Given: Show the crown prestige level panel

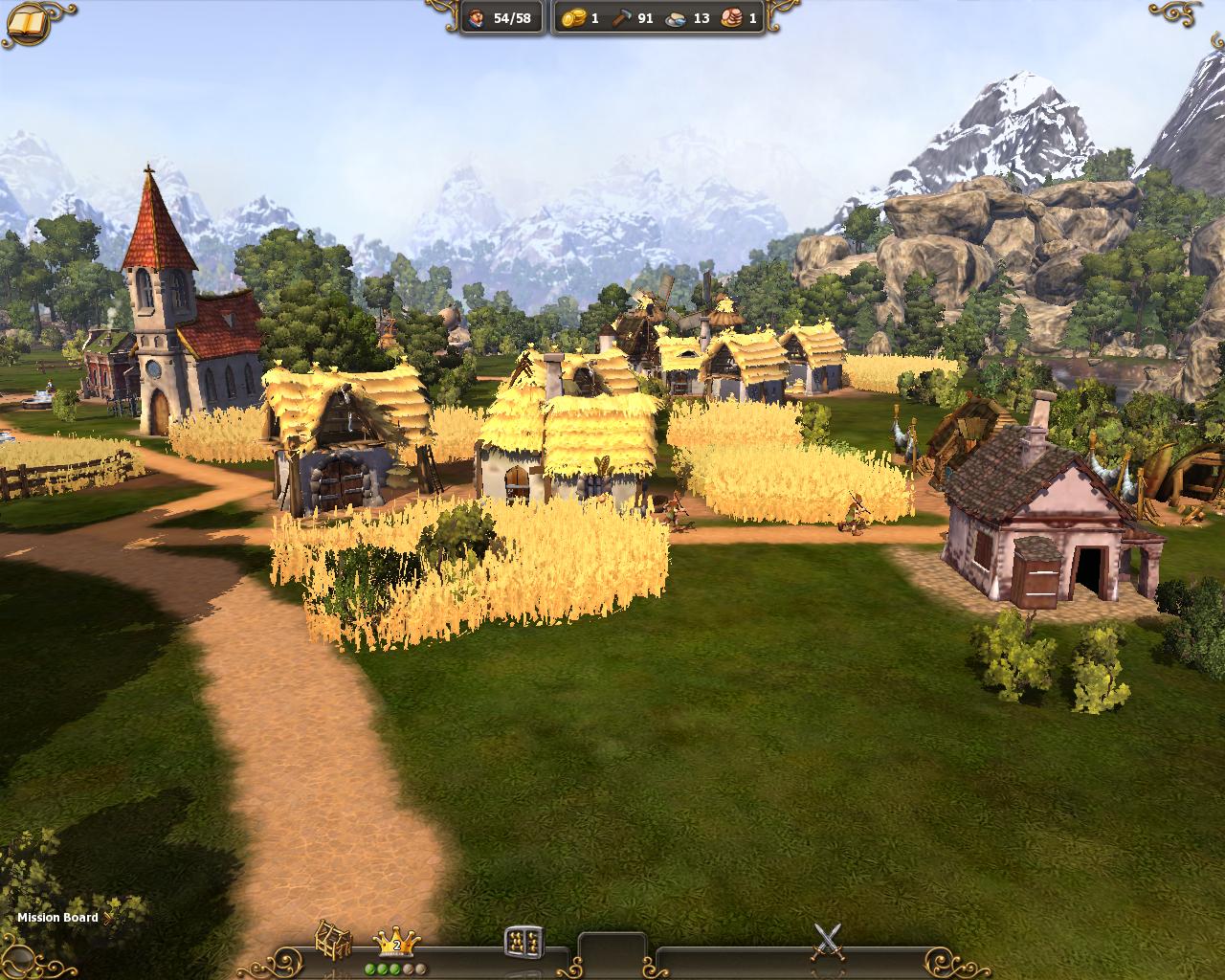Looking at the screenshot, I should (396, 942).
